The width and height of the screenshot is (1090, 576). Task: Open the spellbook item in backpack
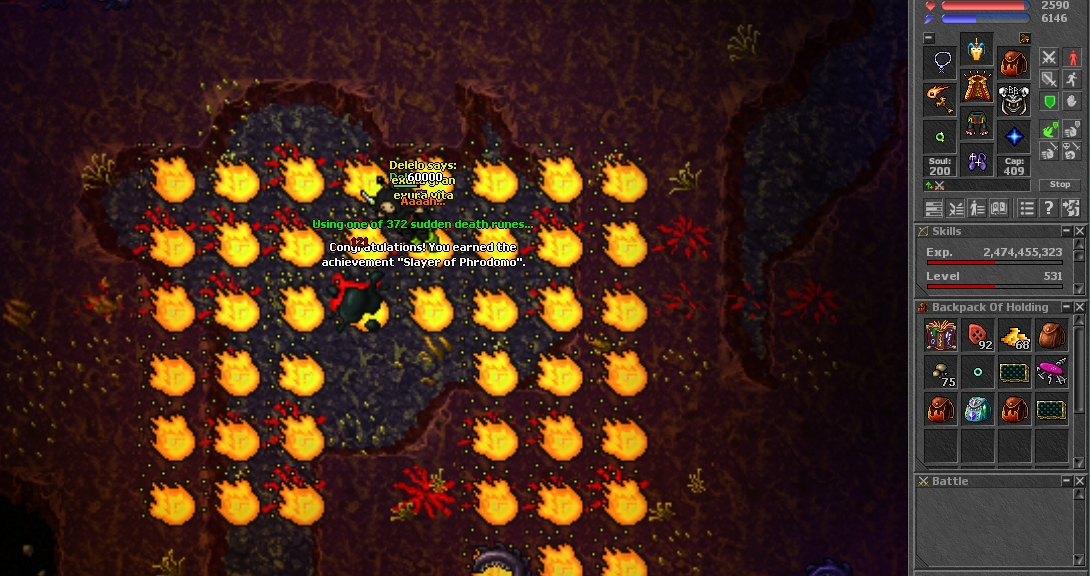[941, 337]
